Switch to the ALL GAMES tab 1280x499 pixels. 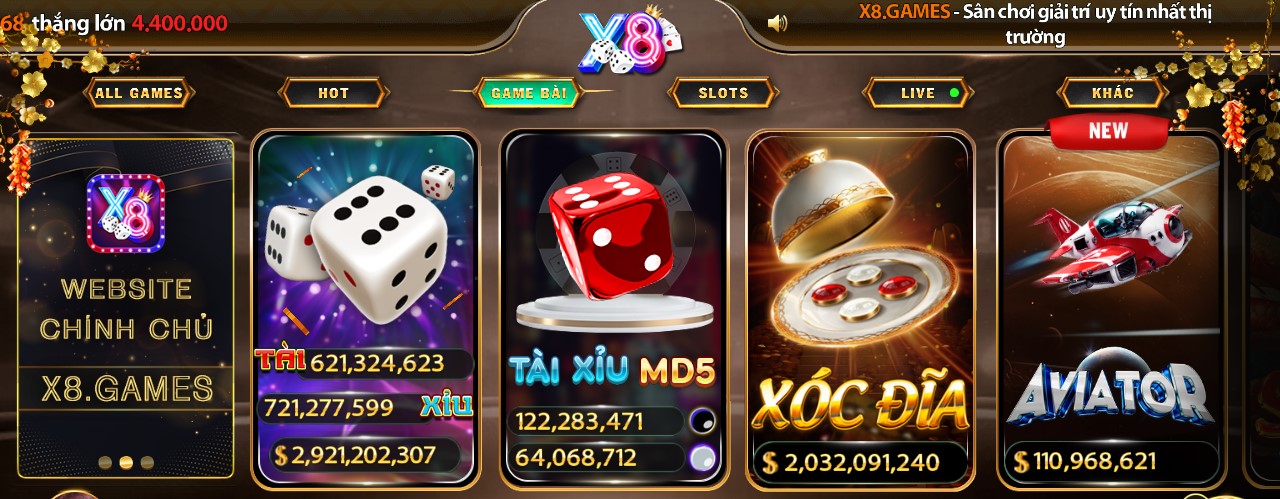(139, 93)
